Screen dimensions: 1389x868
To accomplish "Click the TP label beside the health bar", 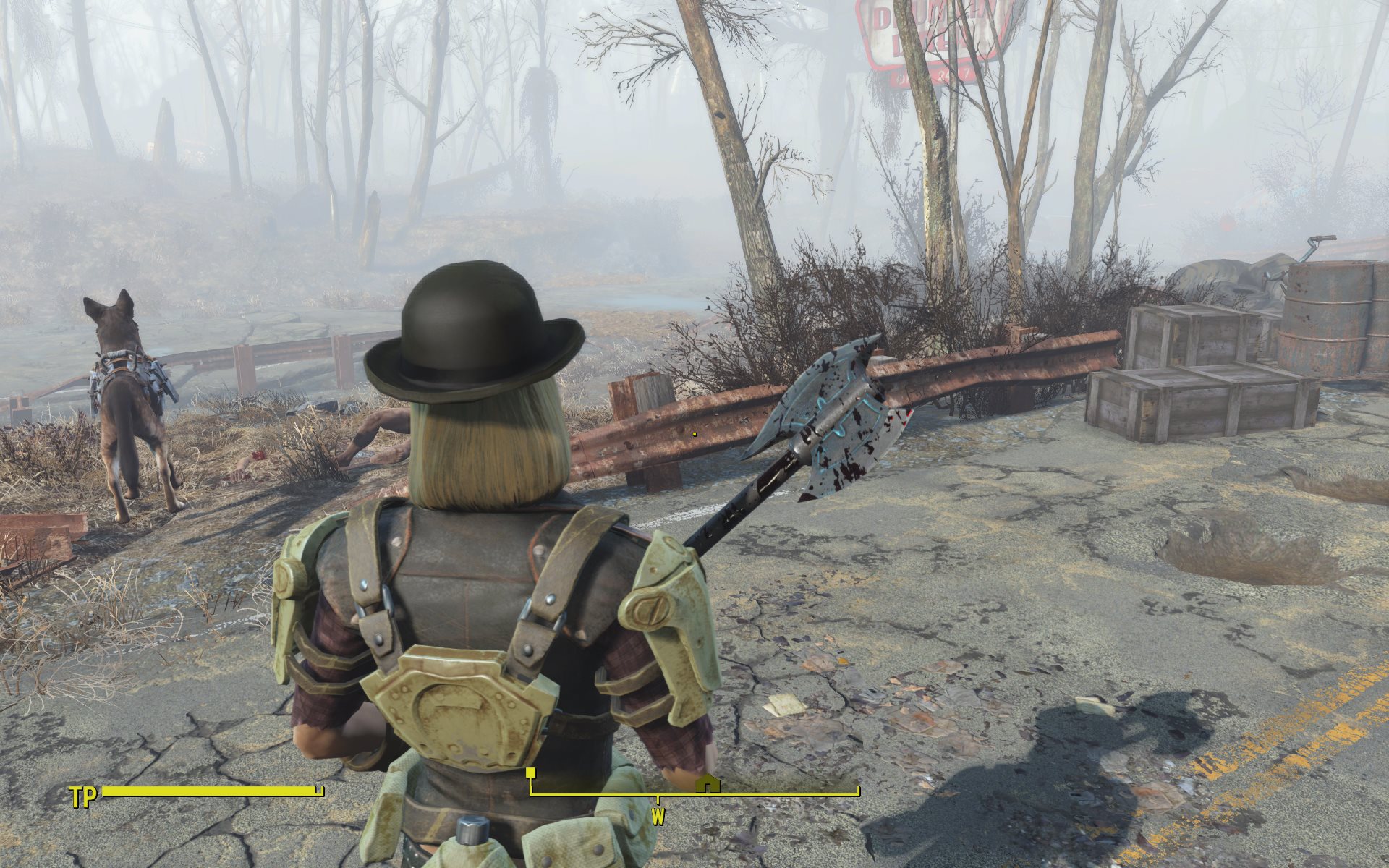I will coord(83,799).
